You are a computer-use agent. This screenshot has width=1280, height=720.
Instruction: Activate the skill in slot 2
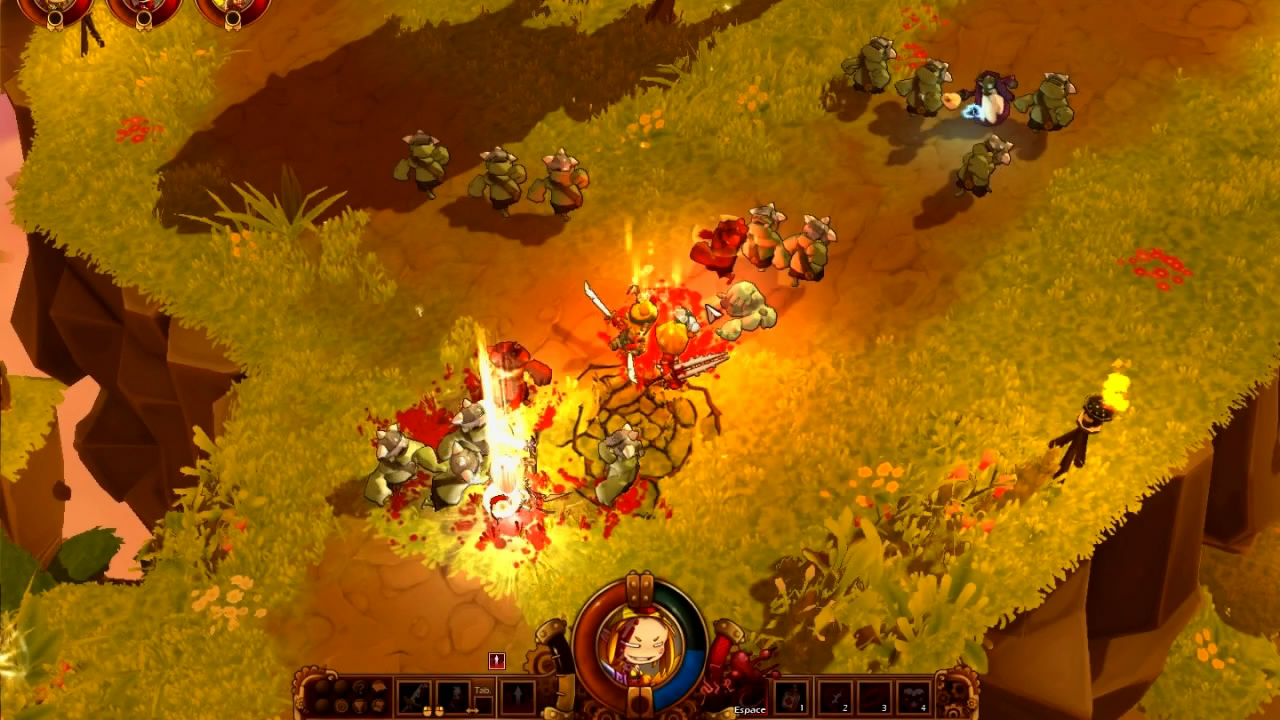pos(834,696)
